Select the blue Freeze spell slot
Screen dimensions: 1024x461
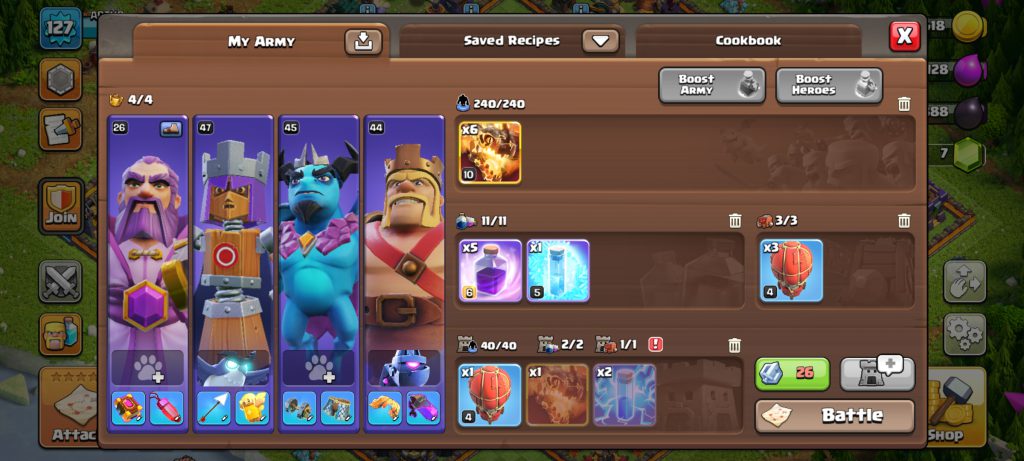558,270
